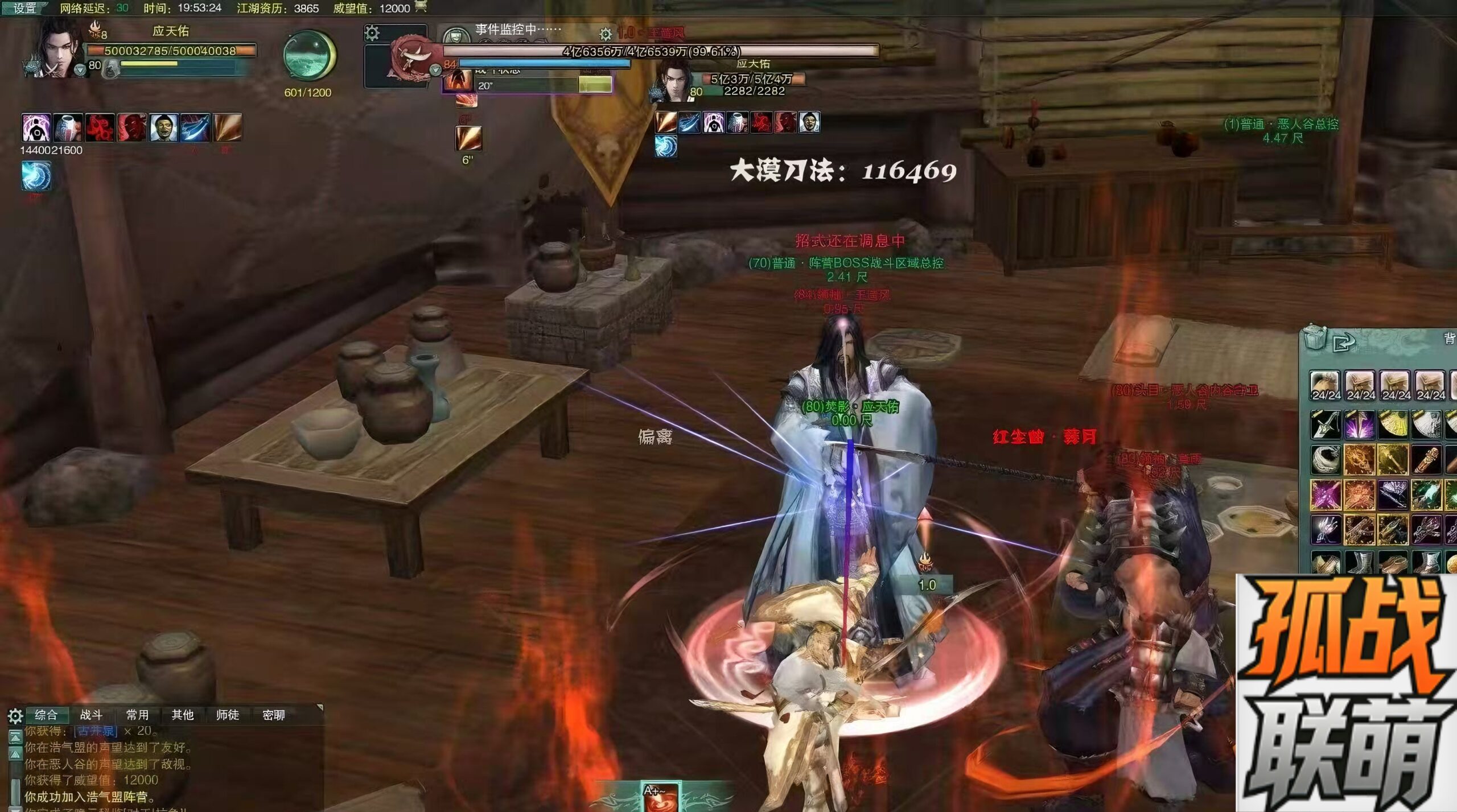1457x812 pixels.
Task: Open the 常用 chat tab
Action: (137, 715)
